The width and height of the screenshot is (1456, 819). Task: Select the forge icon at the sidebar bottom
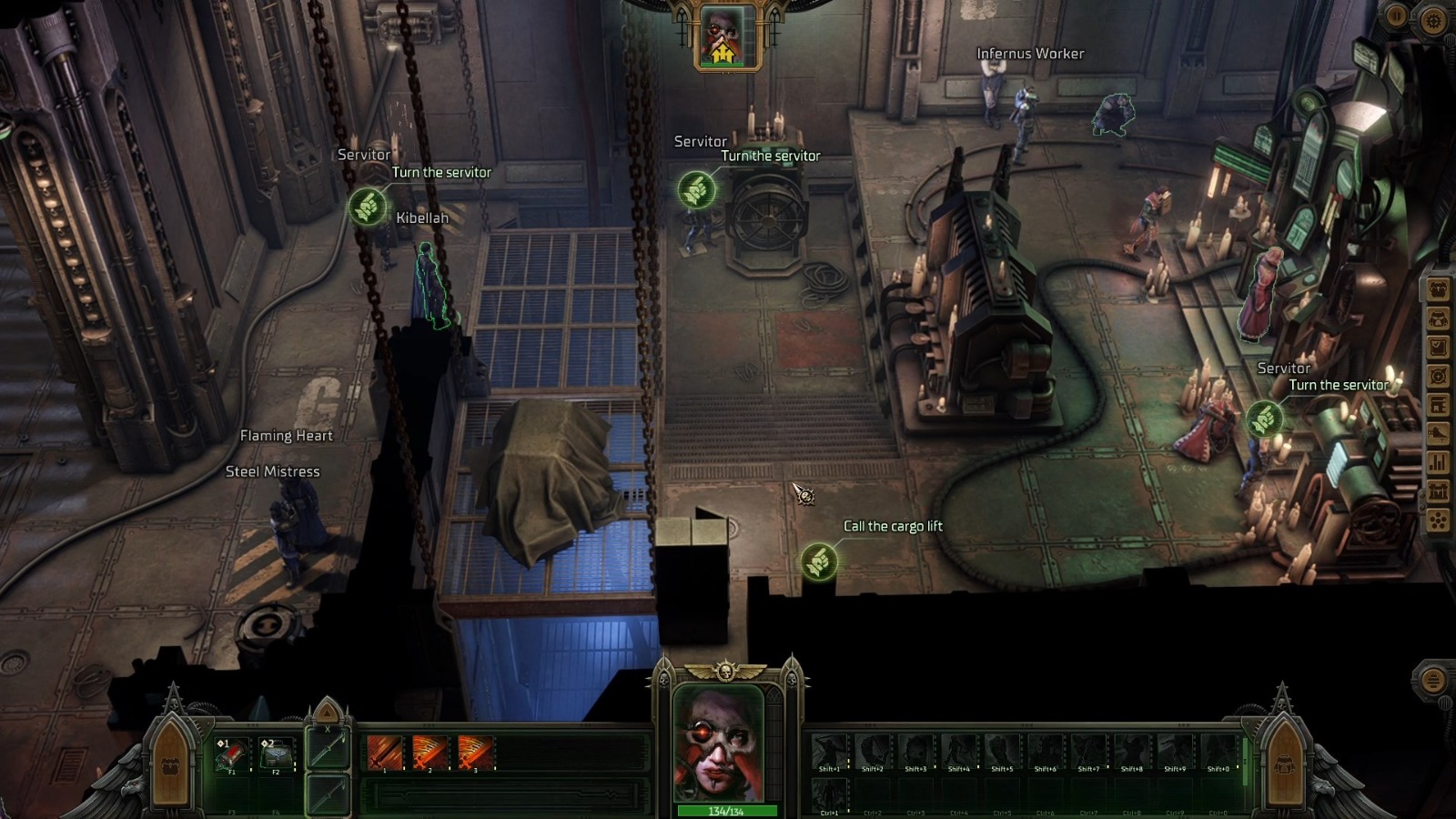pos(1438,489)
